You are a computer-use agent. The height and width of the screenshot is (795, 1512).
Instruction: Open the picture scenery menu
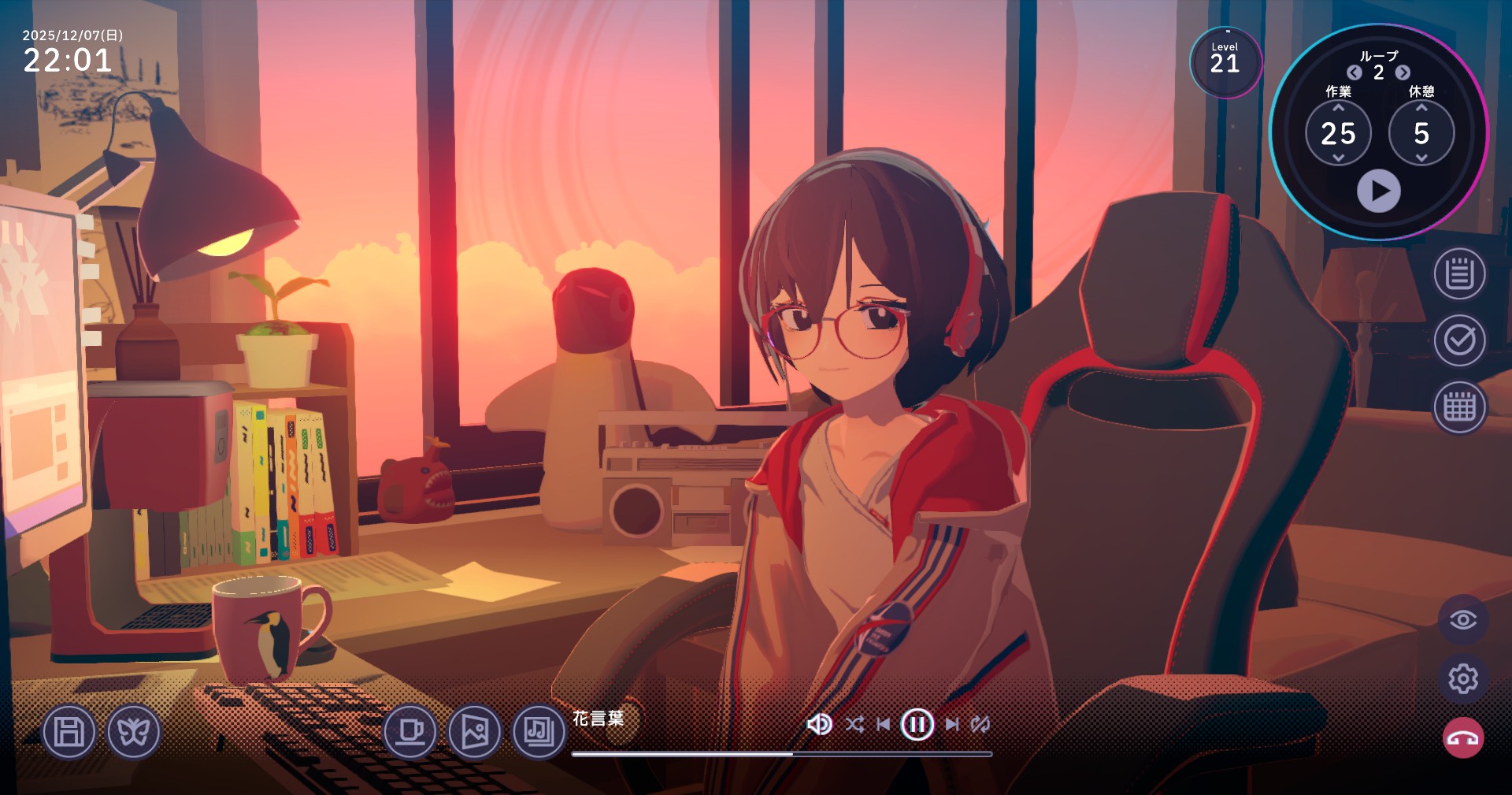pyautogui.click(x=474, y=732)
